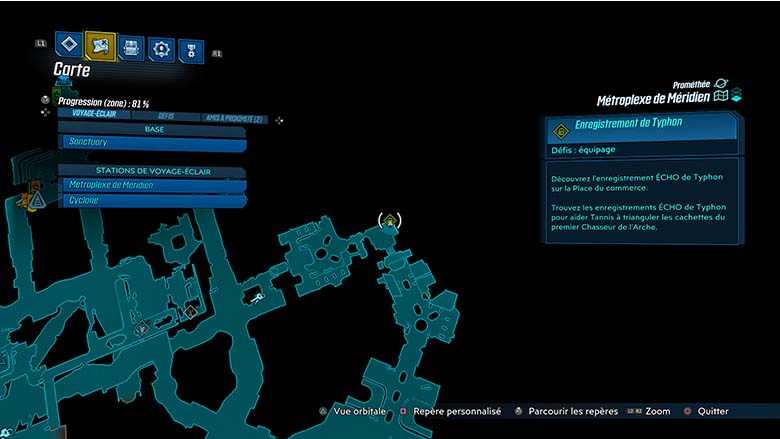This screenshot has width=780, height=439.
Task: Click the map layers icon
Action: 736,96
